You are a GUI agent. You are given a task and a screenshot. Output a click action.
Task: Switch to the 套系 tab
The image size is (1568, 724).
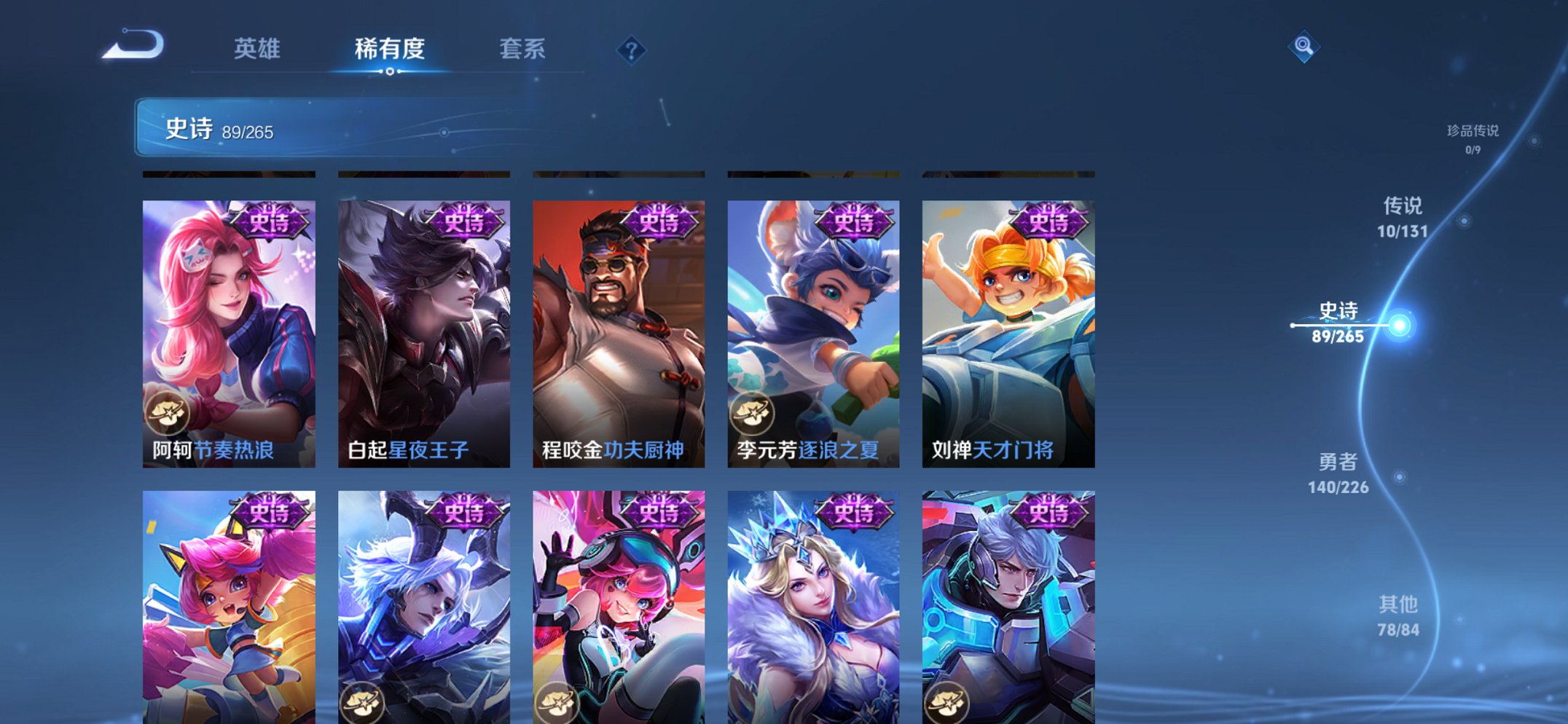[524, 50]
